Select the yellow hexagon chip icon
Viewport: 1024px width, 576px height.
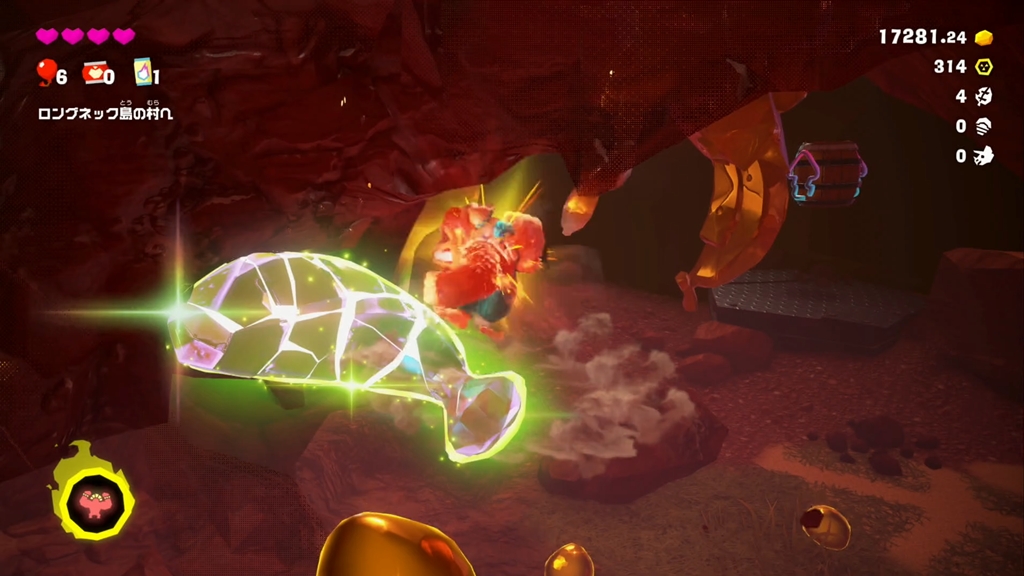pos(984,67)
